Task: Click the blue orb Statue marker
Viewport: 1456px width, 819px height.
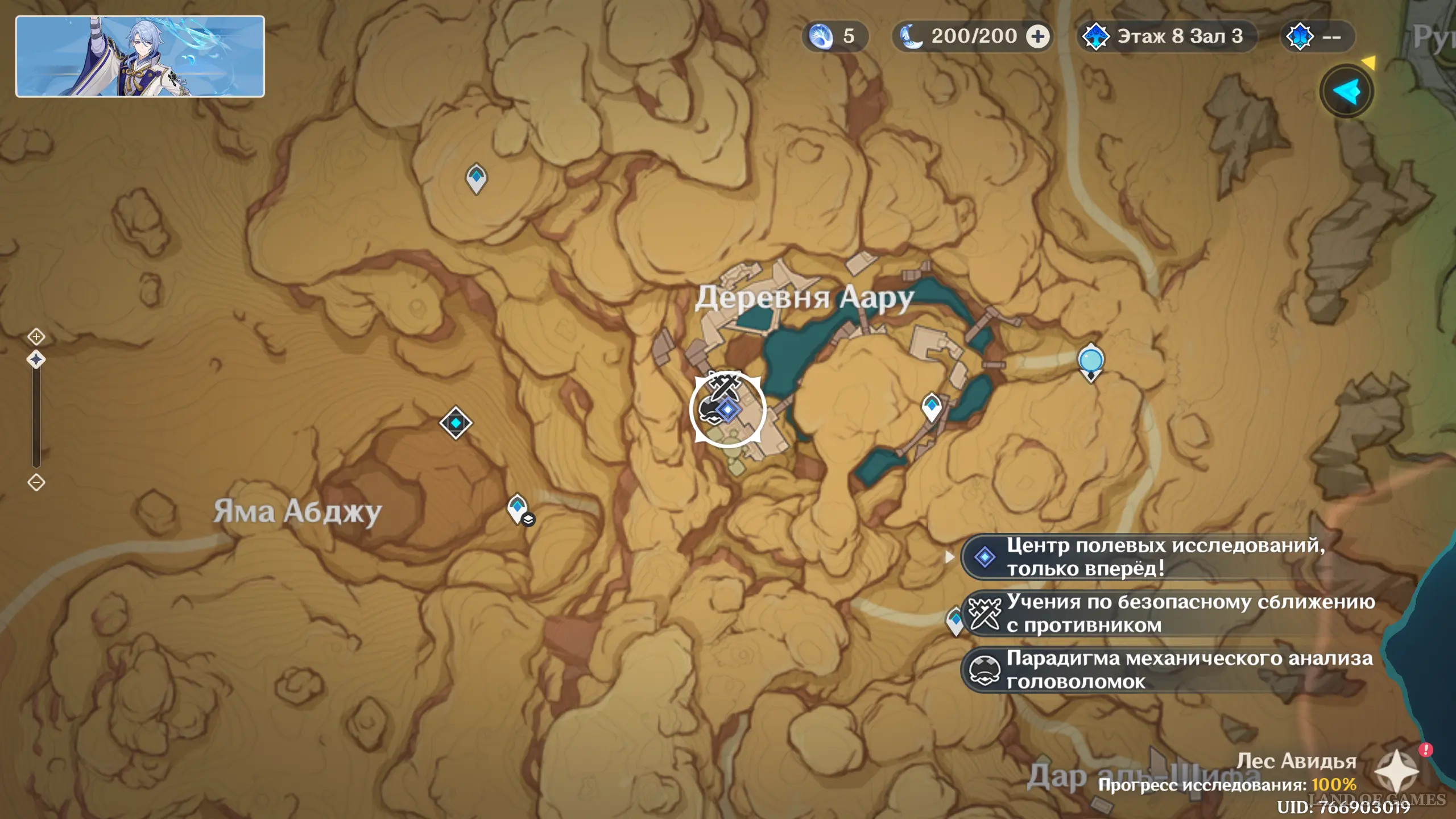Action: tap(1091, 361)
